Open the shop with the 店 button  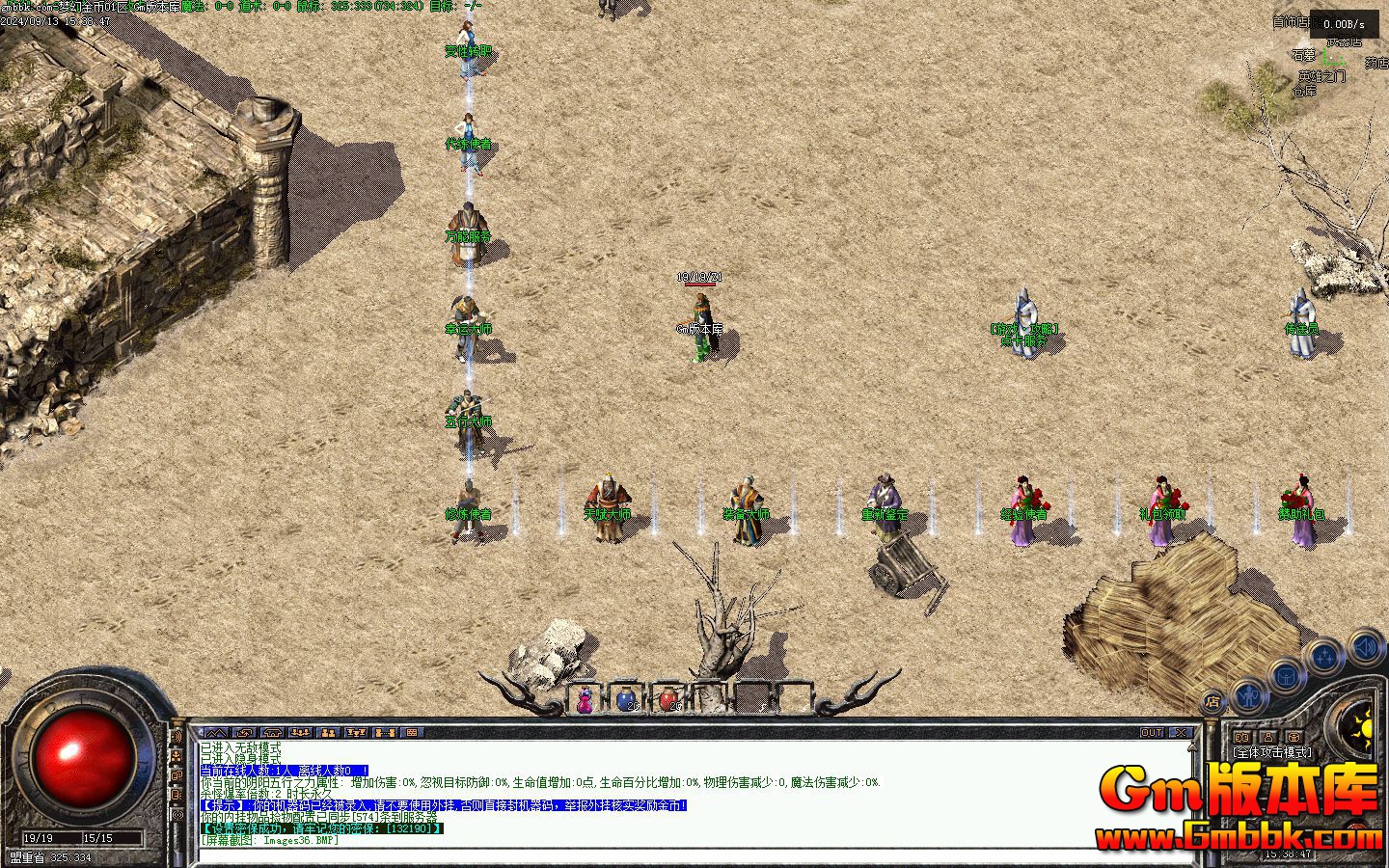[x=1213, y=702]
